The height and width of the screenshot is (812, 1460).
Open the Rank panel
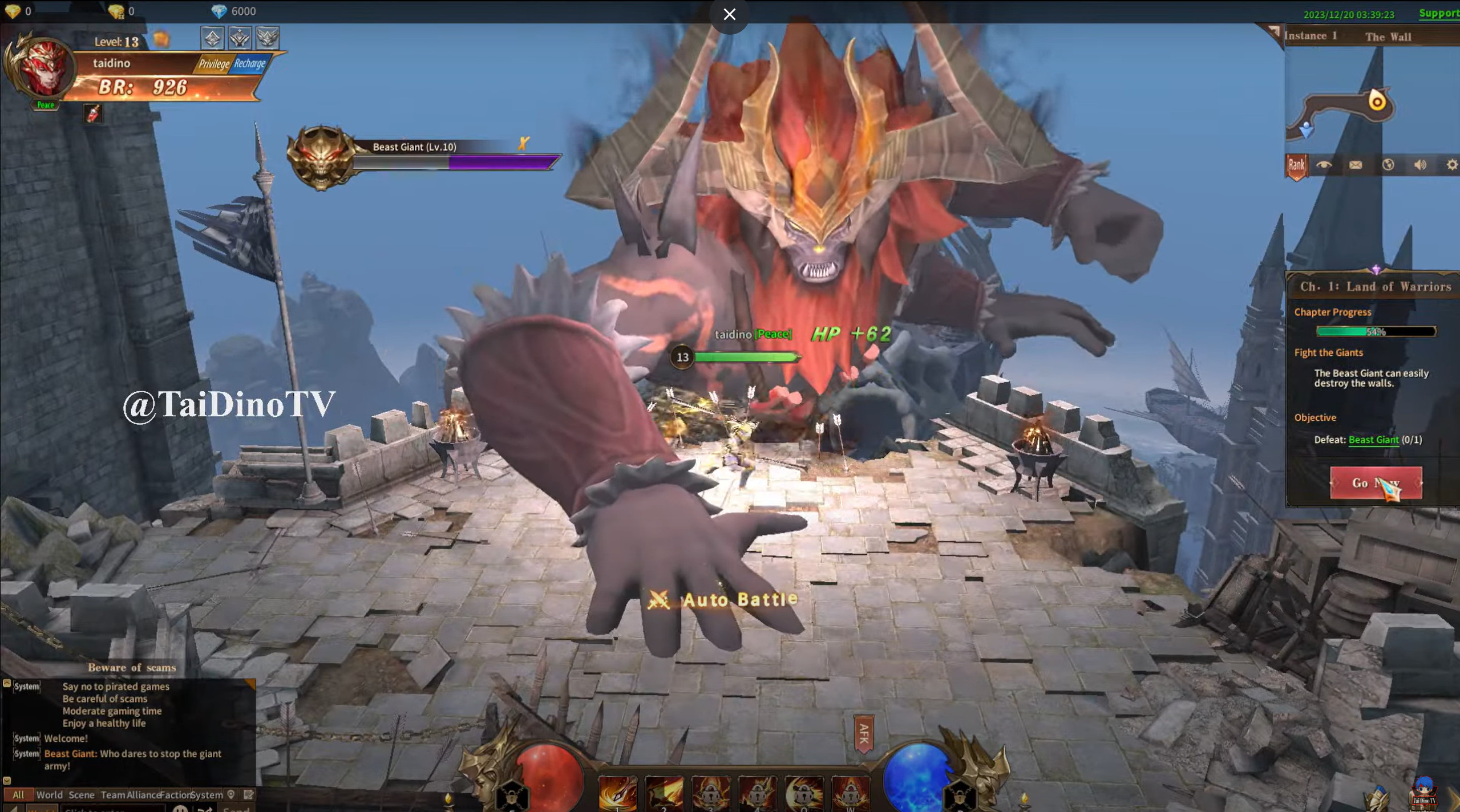1296,165
